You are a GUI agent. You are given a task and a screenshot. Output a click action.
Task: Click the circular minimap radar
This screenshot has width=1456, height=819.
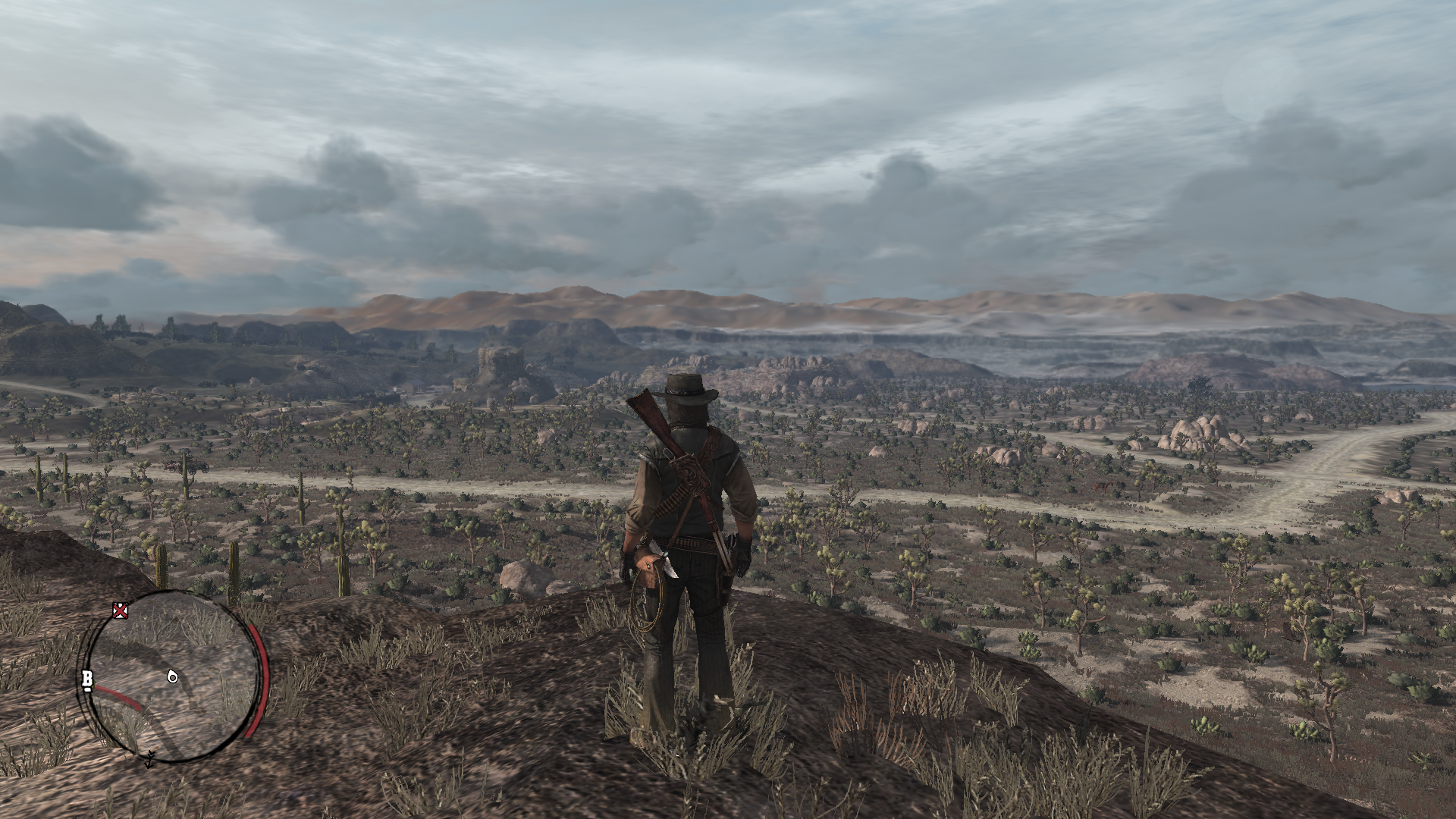[x=173, y=676]
